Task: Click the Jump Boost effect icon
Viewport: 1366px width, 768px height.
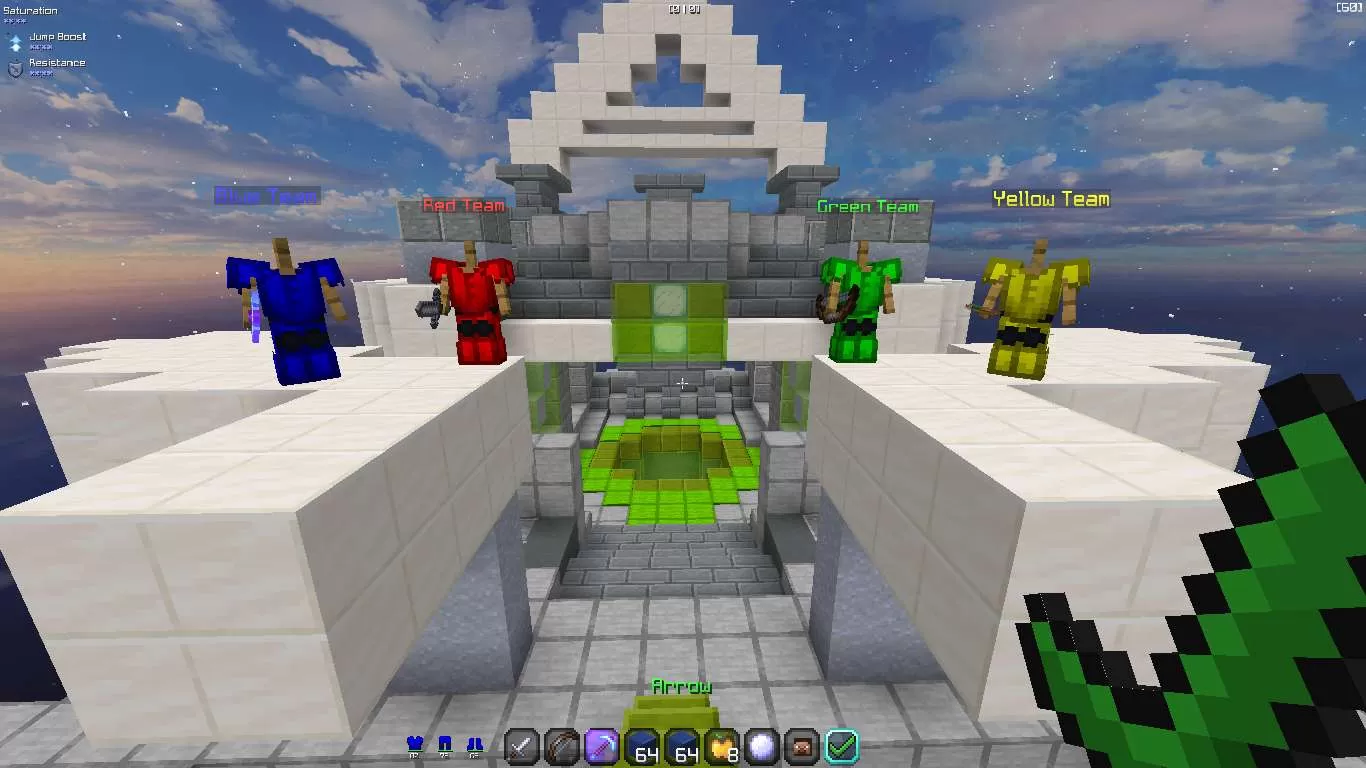Action: click(15, 42)
